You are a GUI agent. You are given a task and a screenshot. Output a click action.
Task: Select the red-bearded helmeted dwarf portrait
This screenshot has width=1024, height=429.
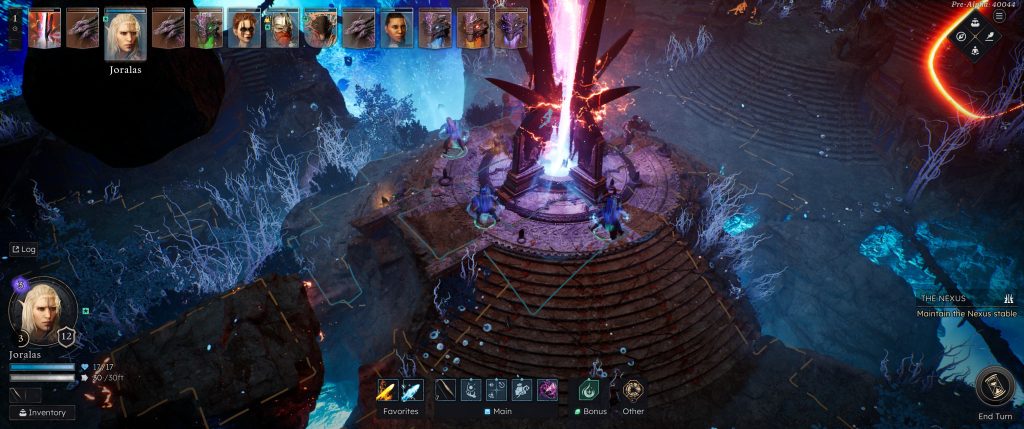pyautogui.click(x=282, y=29)
